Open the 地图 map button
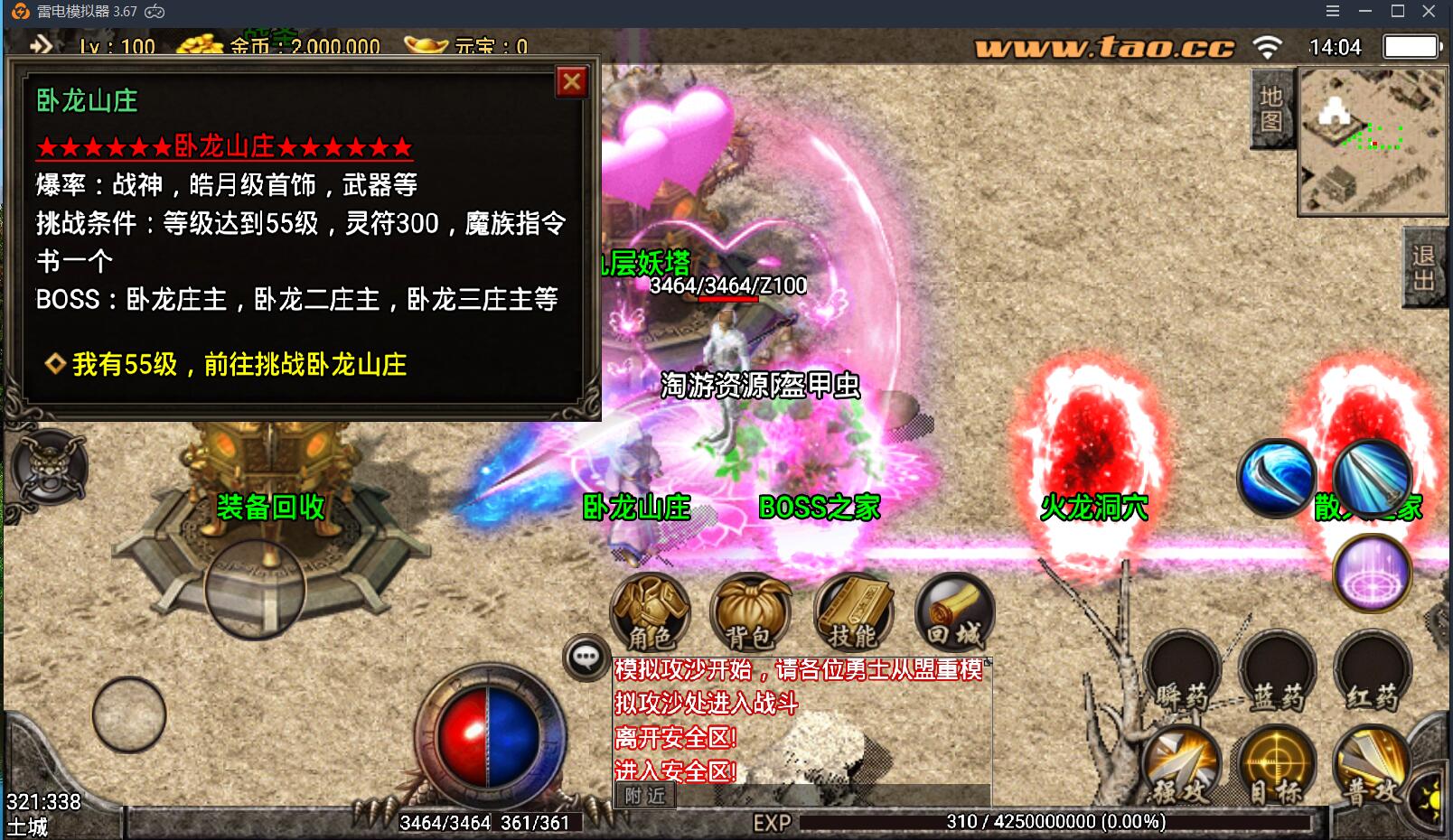The image size is (1453, 840). coord(1271,109)
